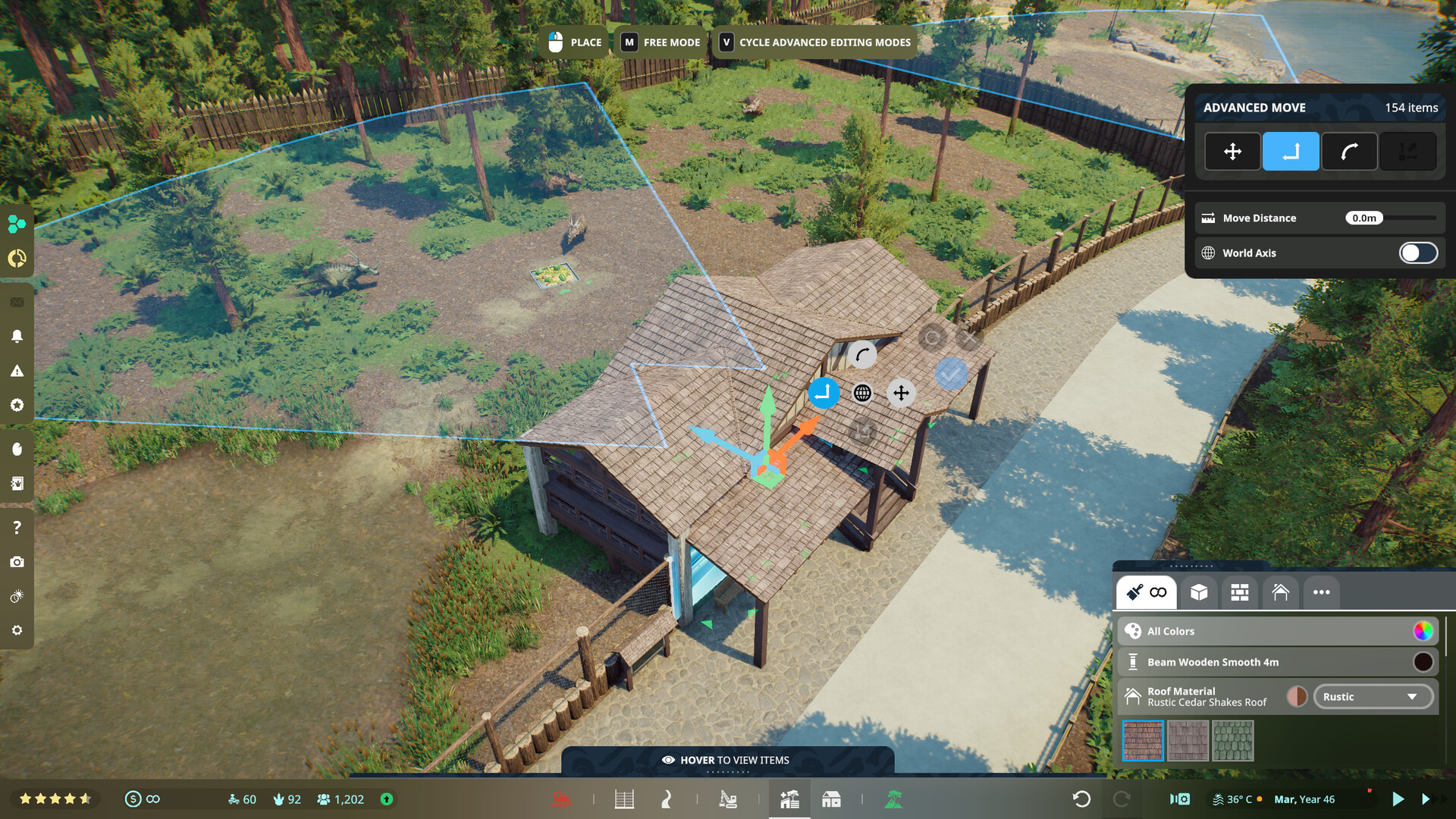Open the help question mark in left sidebar
Viewport: 1456px width, 819px height.
point(17,526)
